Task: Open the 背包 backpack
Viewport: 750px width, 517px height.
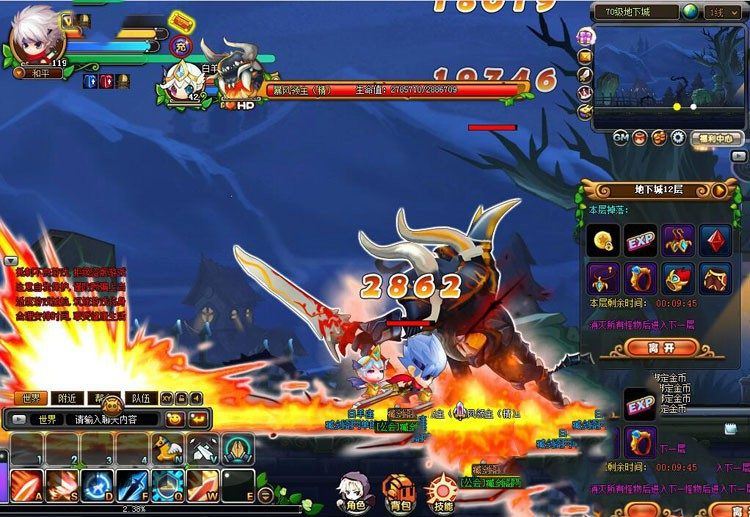Action: pos(397,490)
